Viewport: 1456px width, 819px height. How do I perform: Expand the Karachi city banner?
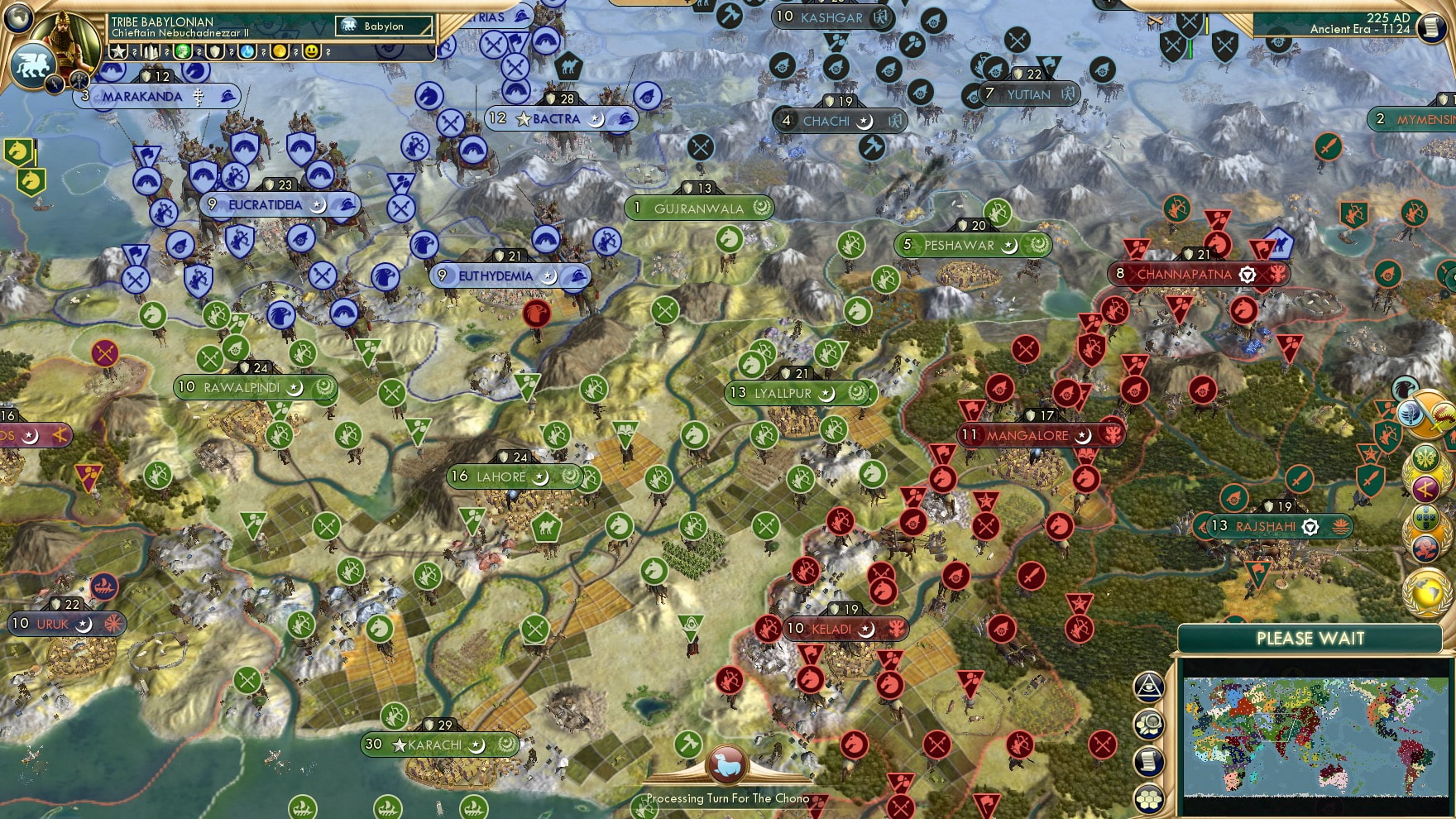(433, 745)
